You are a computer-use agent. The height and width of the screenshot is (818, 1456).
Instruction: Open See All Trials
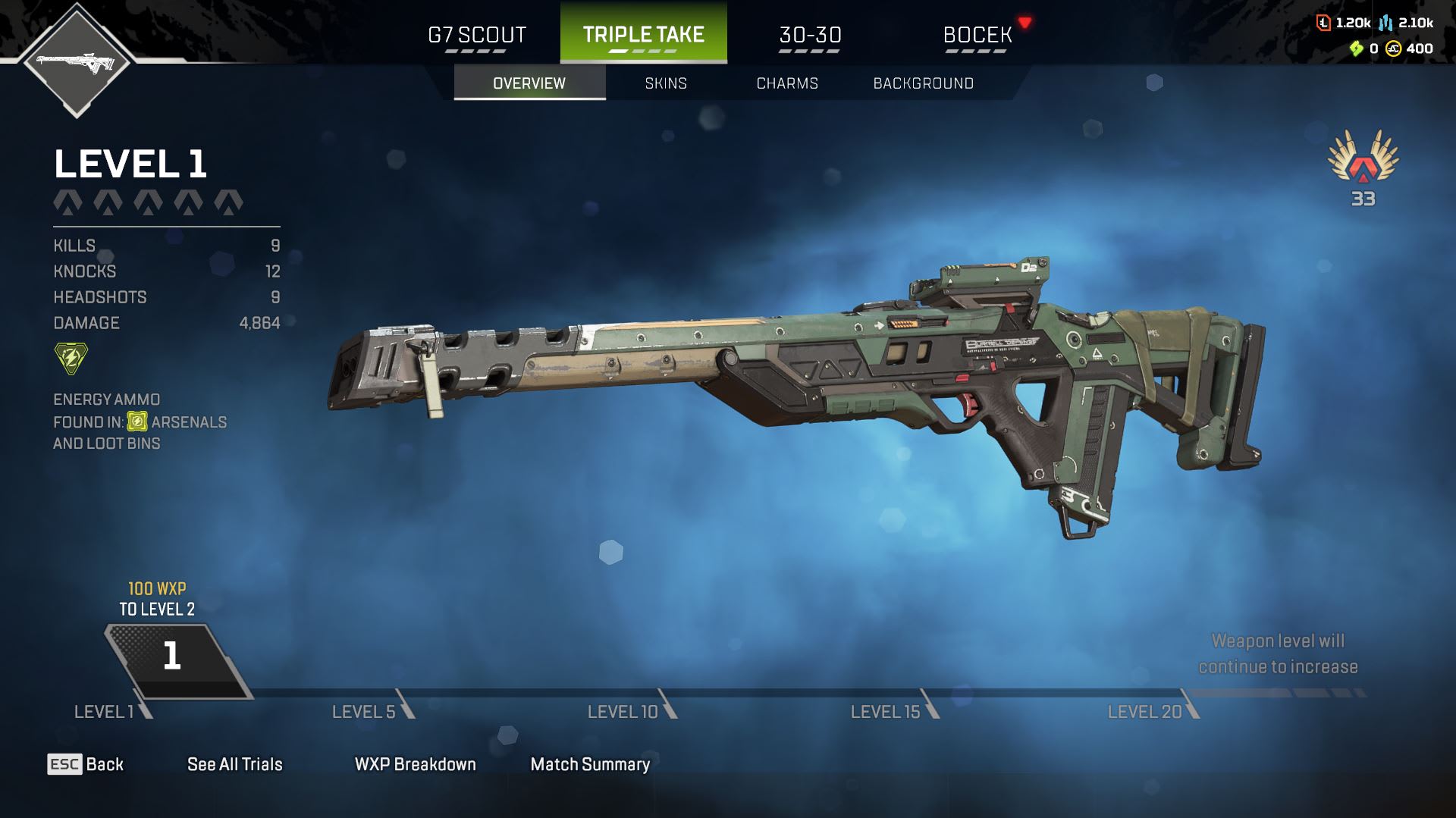(234, 764)
